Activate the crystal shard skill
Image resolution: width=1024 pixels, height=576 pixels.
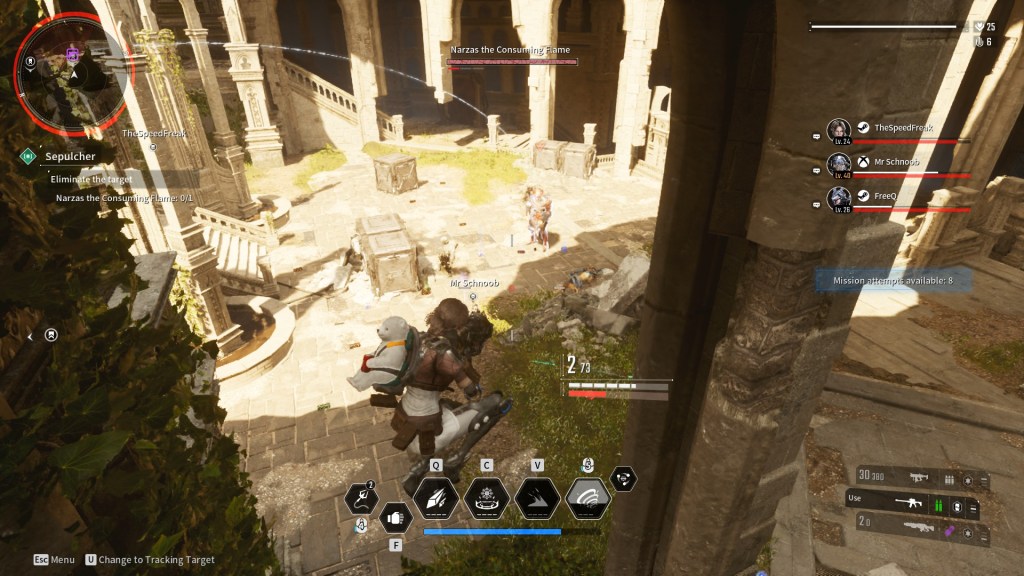coord(436,497)
